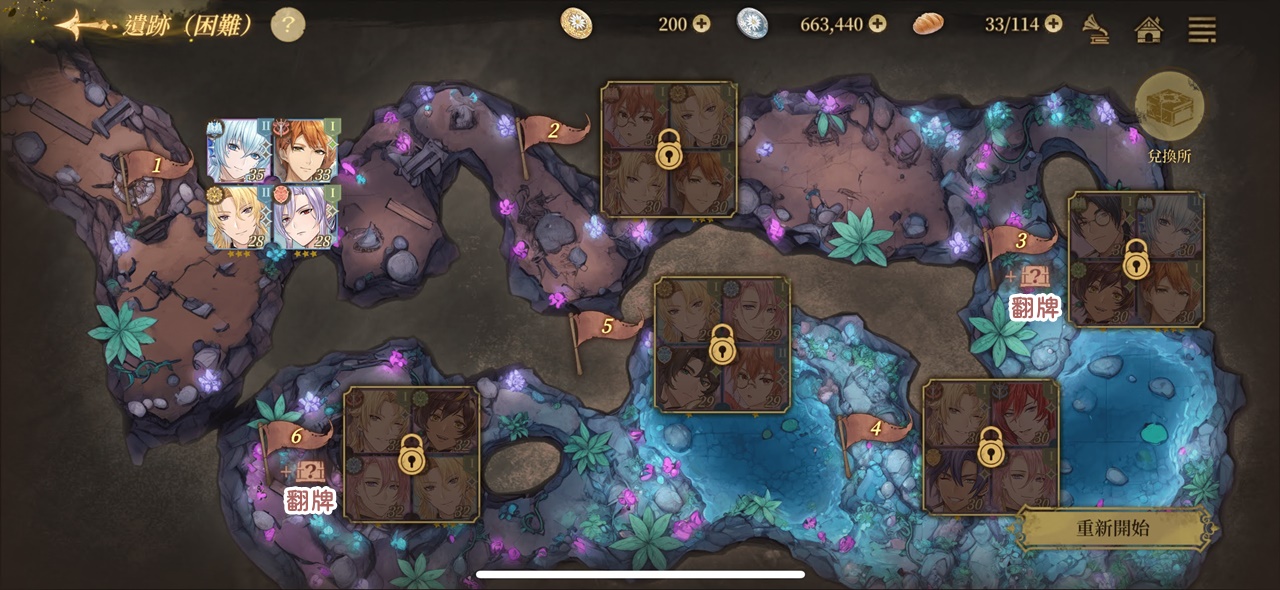Image resolution: width=1280 pixels, height=590 pixels.
Task: Tap the 翻牌 card reward under flag 3
Action: click(1034, 296)
